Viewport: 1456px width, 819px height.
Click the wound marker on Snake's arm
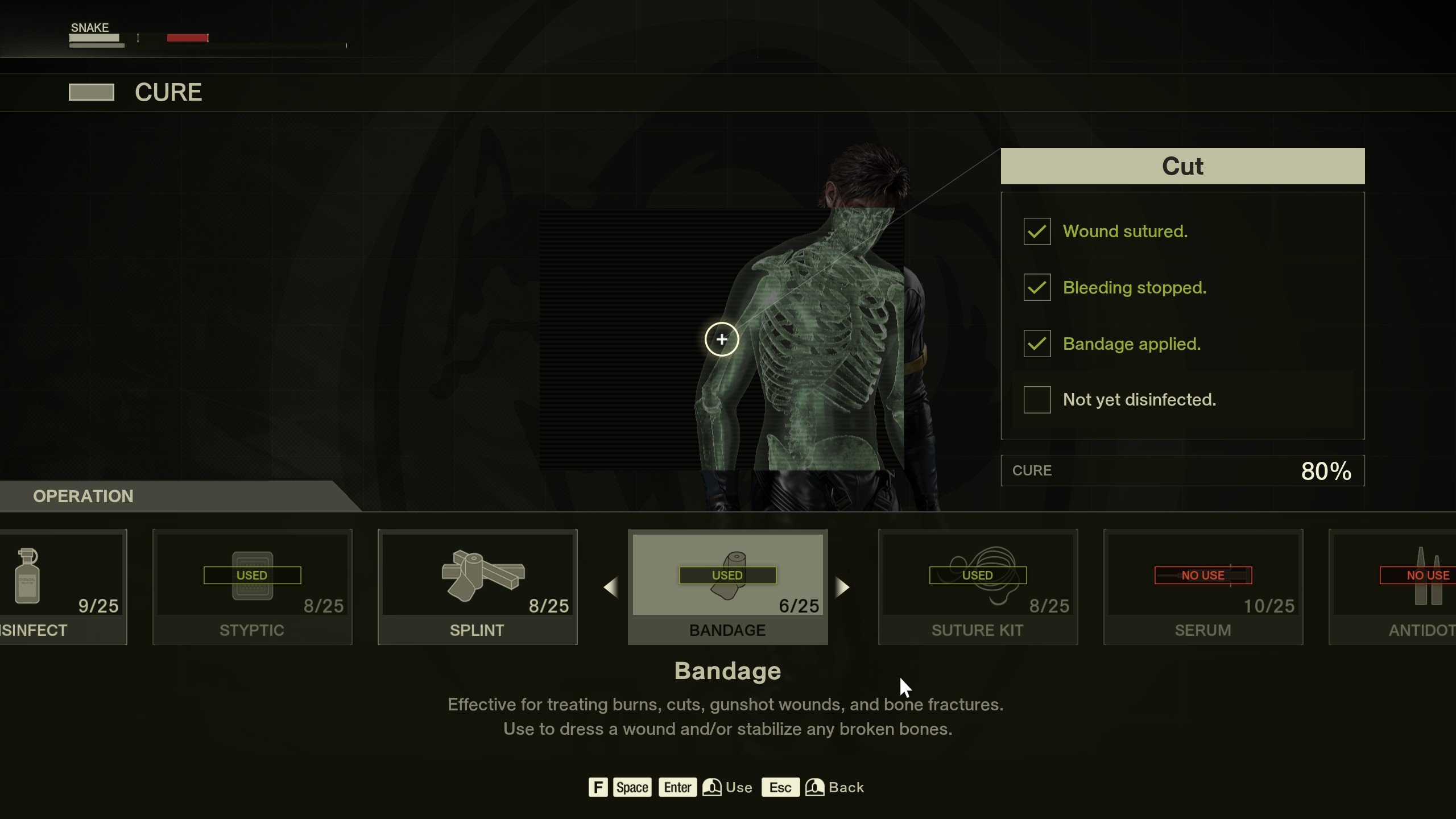tap(722, 340)
